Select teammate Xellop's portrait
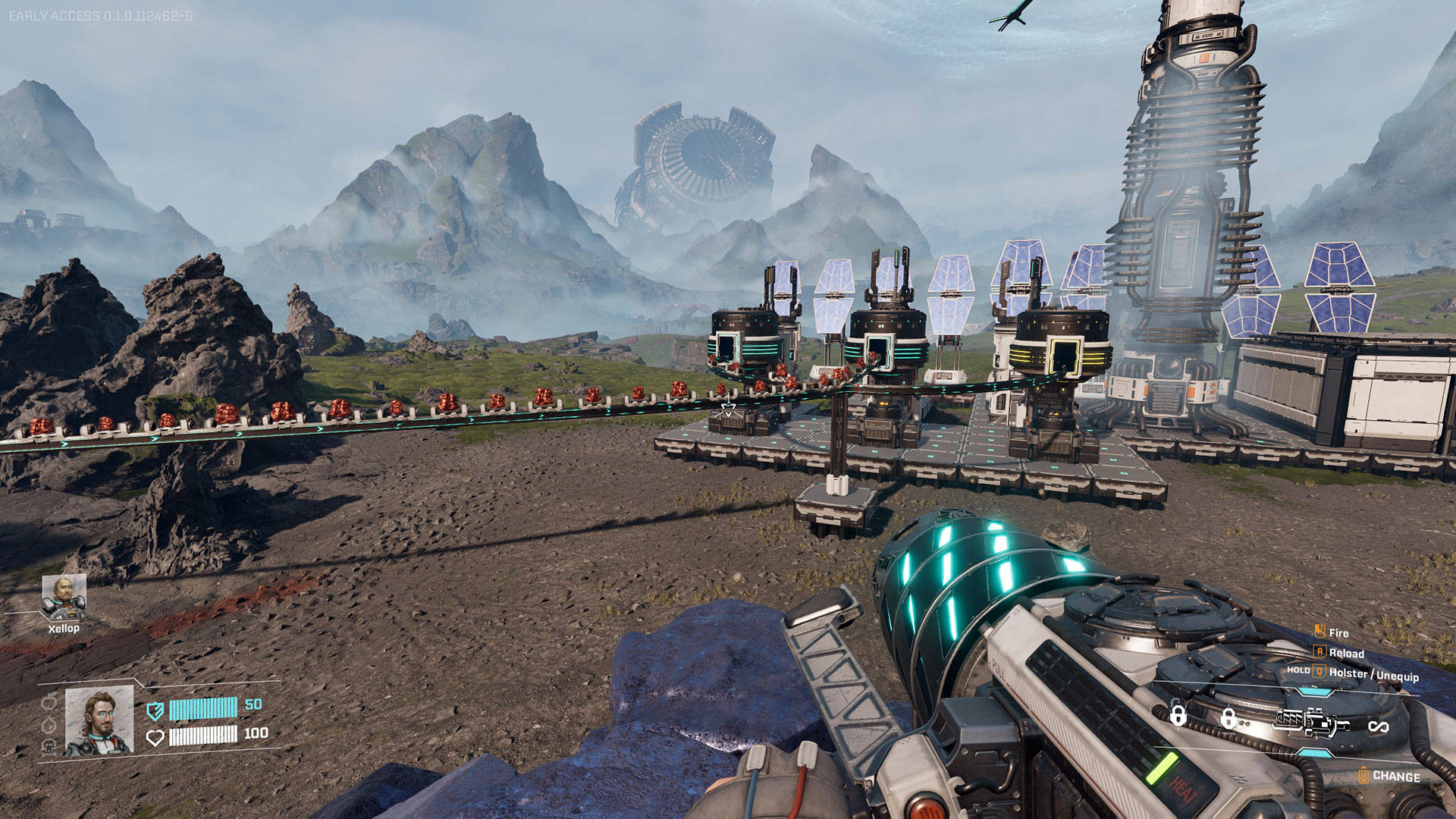 tap(64, 597)
